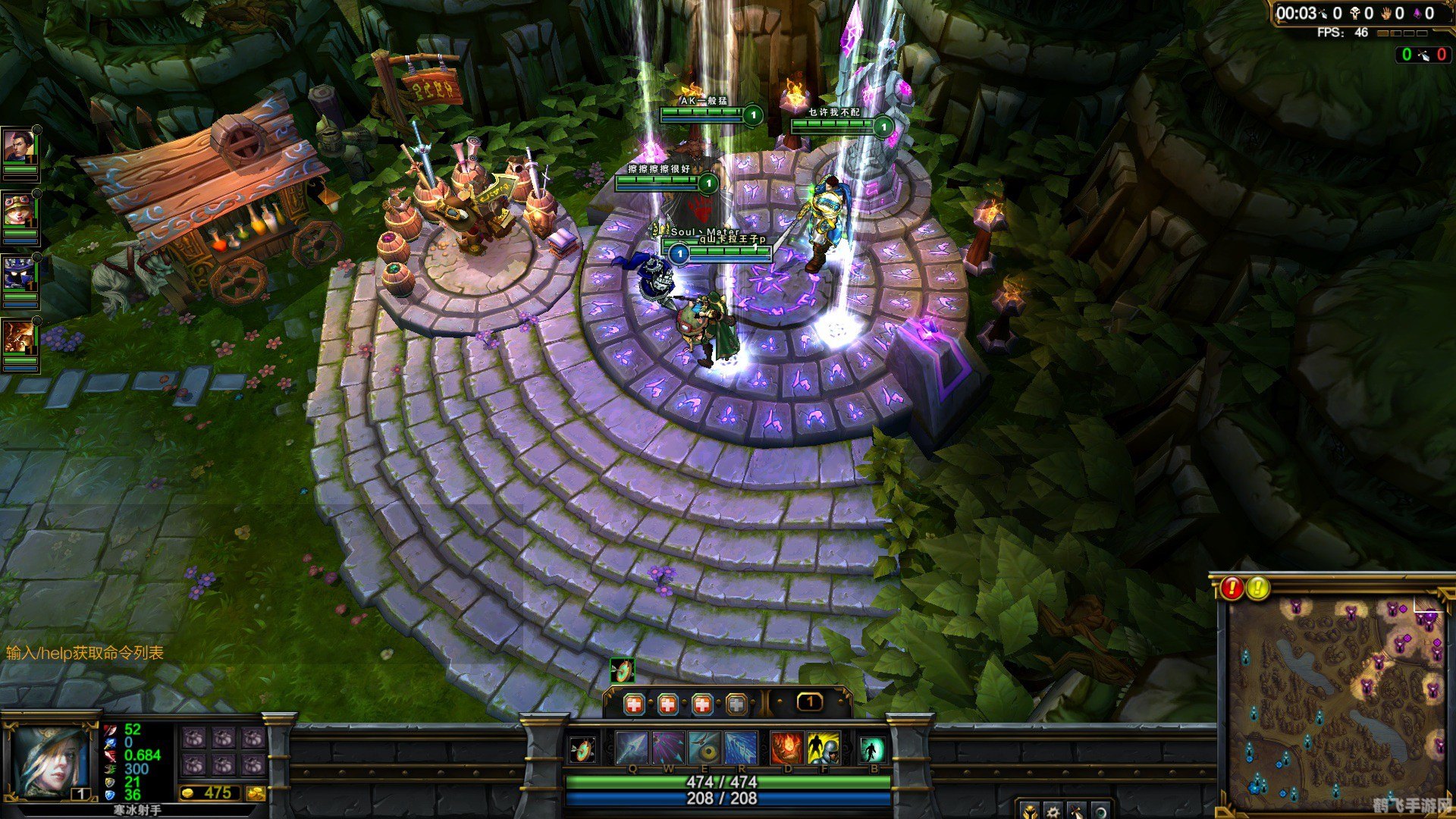Open settings with the gear icon
1456x819 pixels.
coord(1053,811)
